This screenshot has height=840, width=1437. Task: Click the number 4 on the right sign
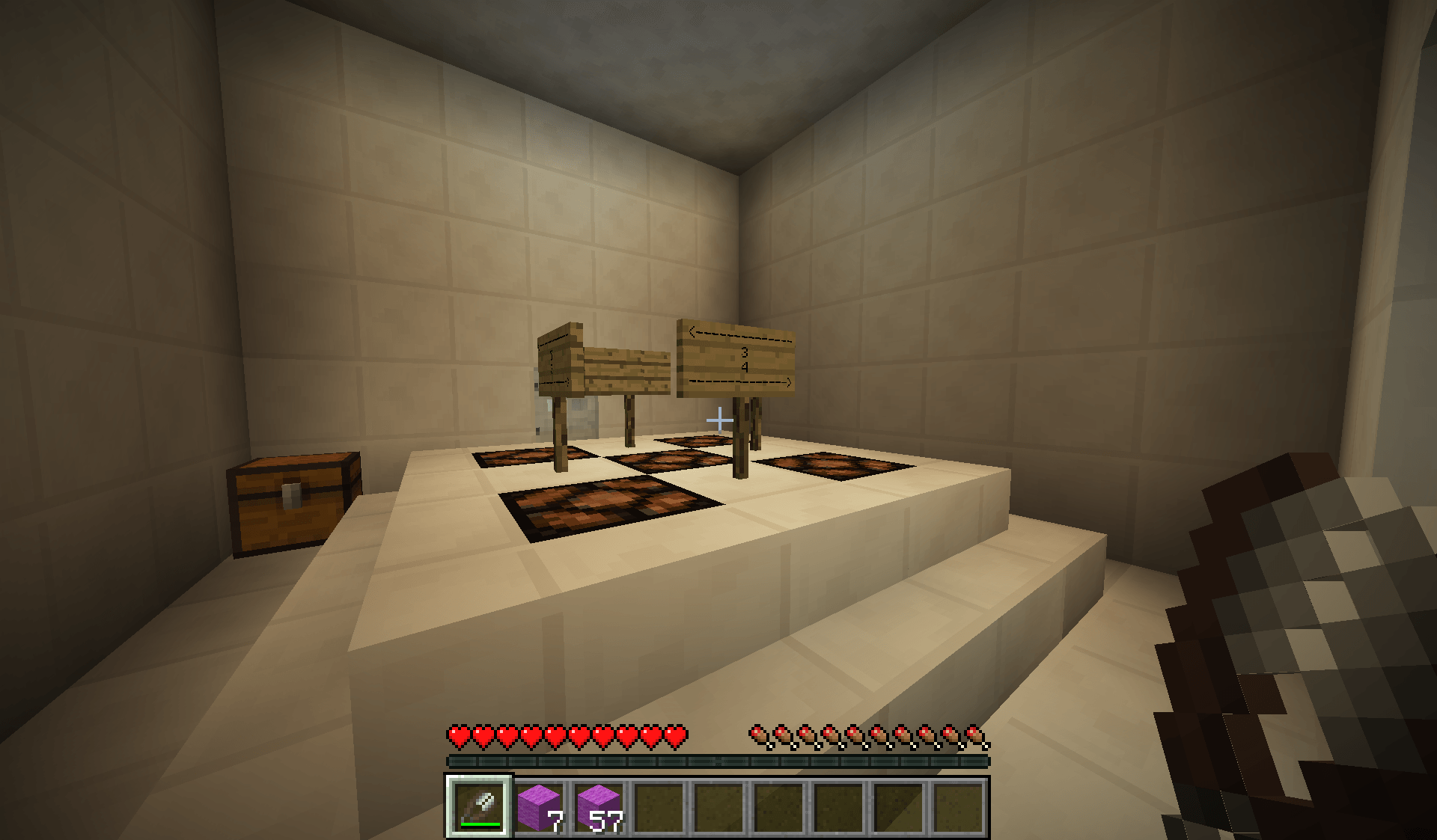[x=743, y=366]
